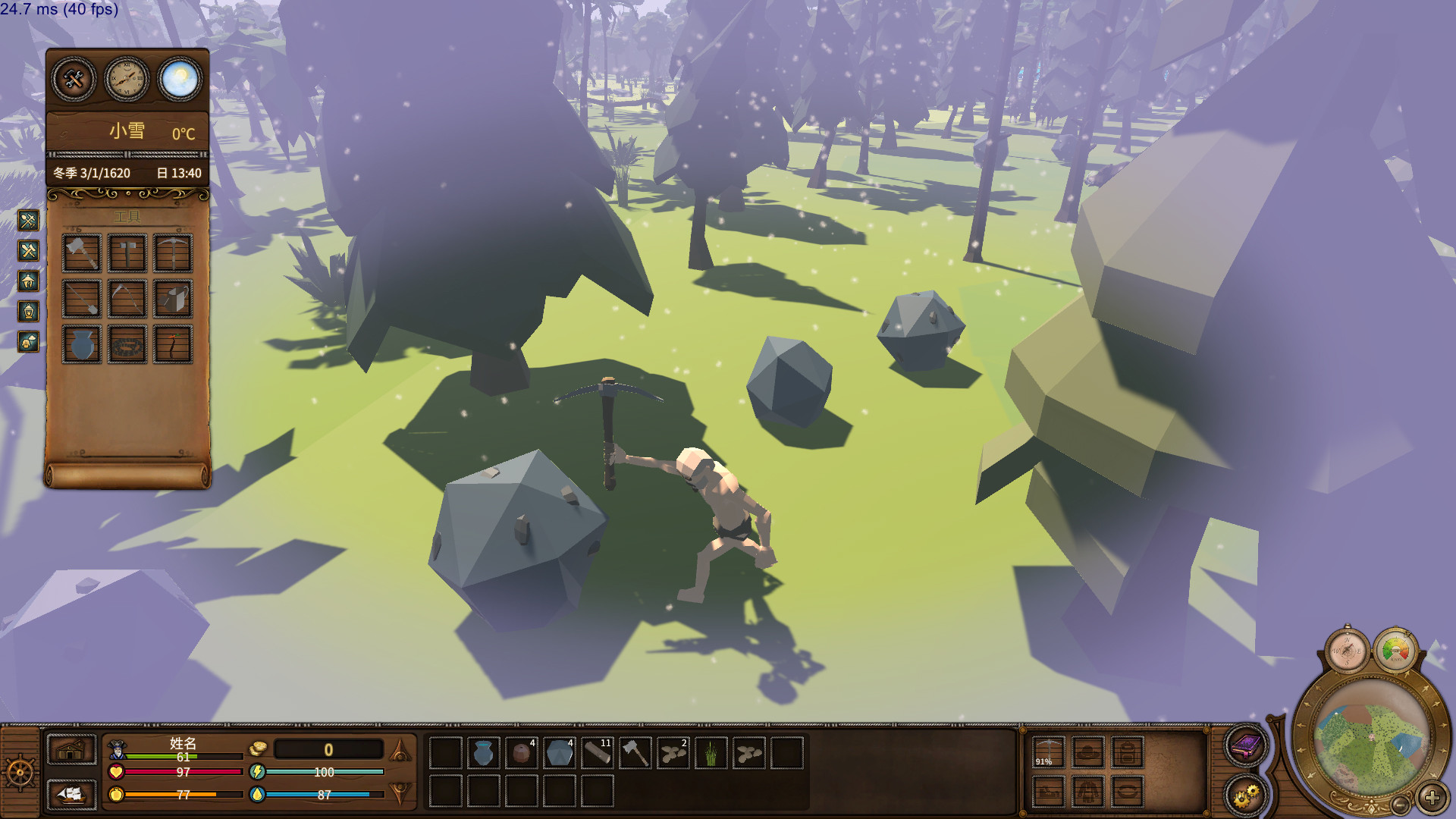Open the house building menu

[71, 751]
